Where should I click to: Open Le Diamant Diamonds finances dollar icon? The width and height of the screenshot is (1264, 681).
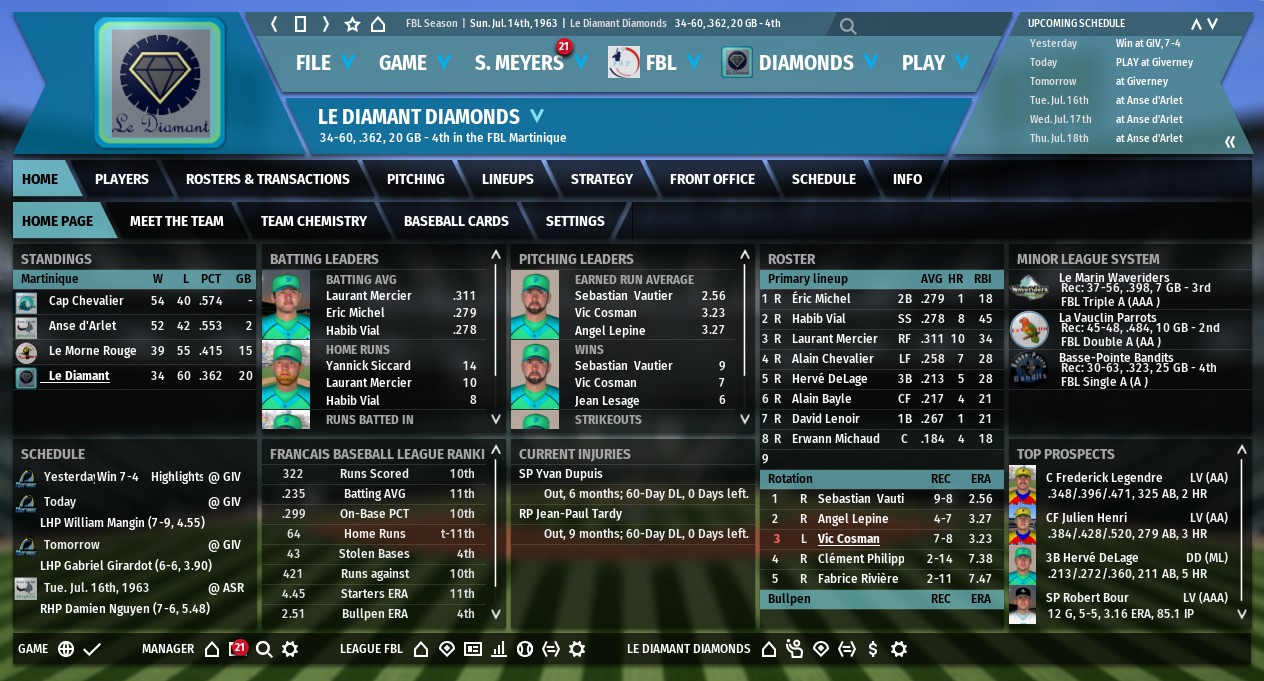coord(873,649)
